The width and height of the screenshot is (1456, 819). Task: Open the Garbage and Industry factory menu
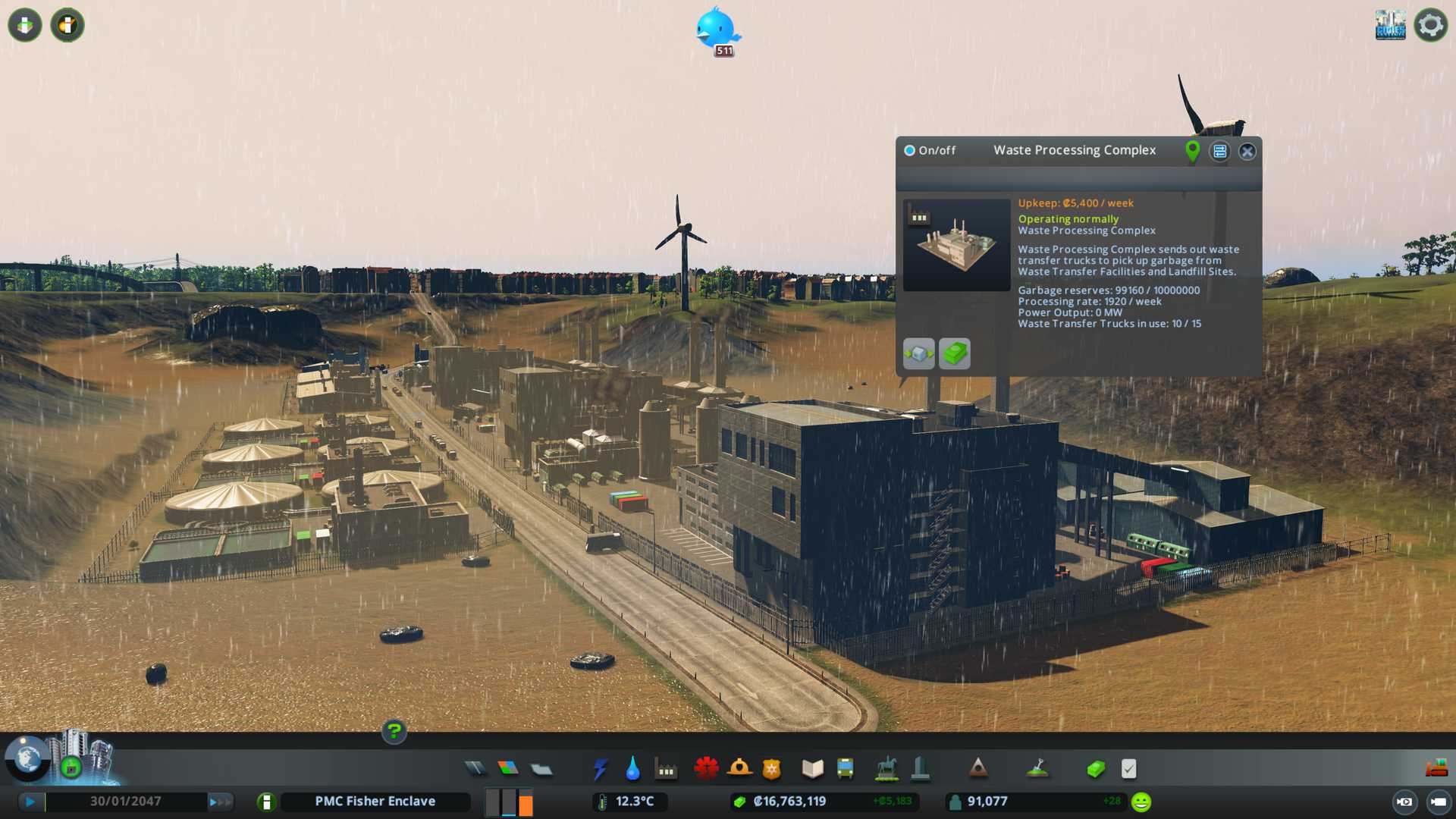tap(666, 769)
